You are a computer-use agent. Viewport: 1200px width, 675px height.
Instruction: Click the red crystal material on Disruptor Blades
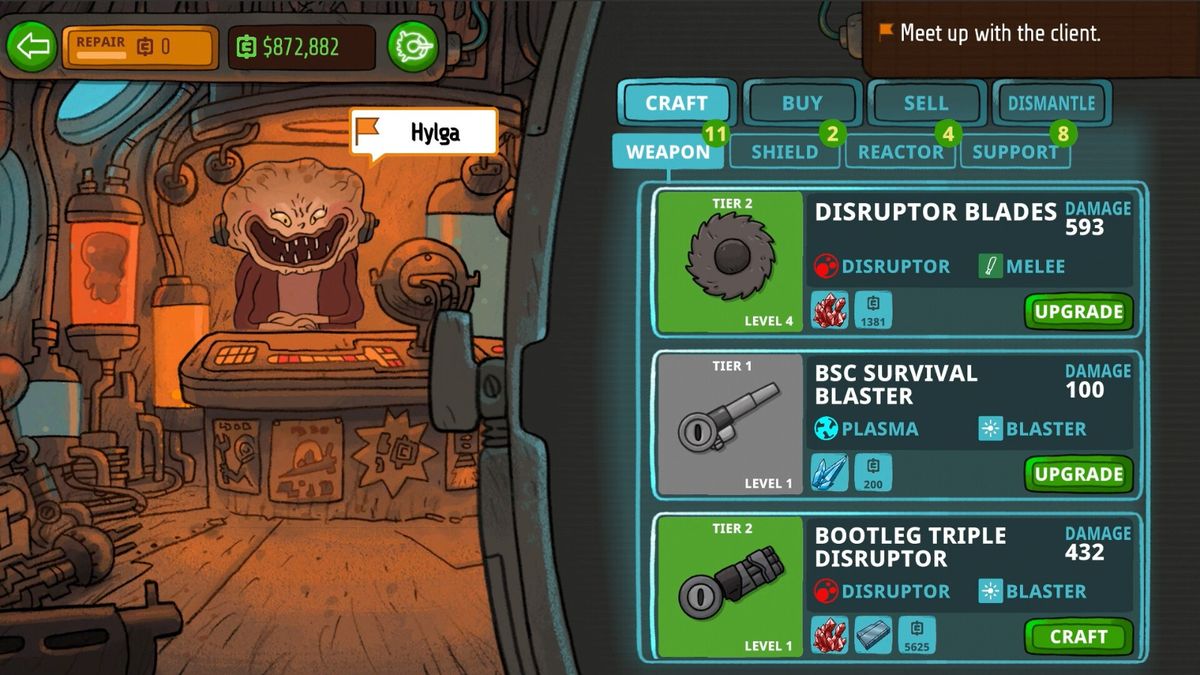pyautogui.click(x=830, y=310)
